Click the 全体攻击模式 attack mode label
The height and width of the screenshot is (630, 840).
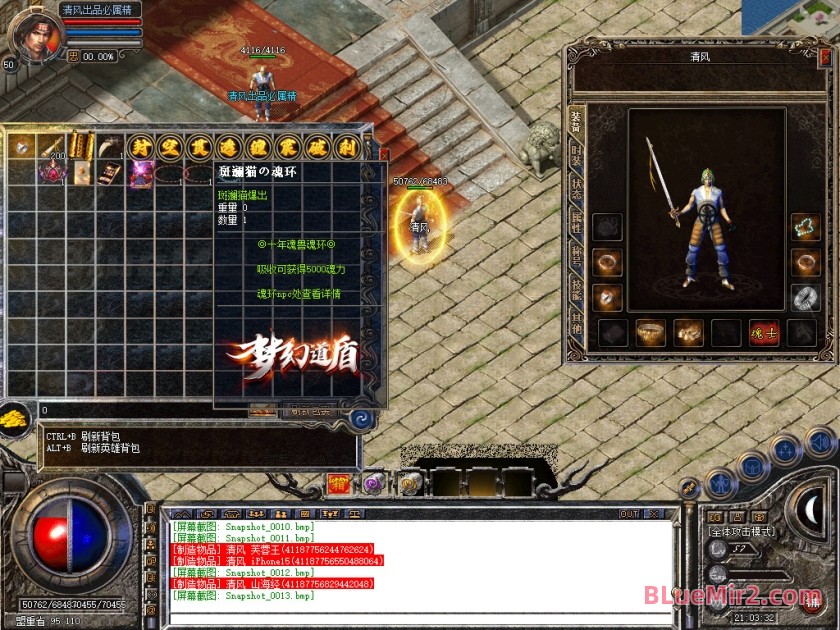pos(742,532)
